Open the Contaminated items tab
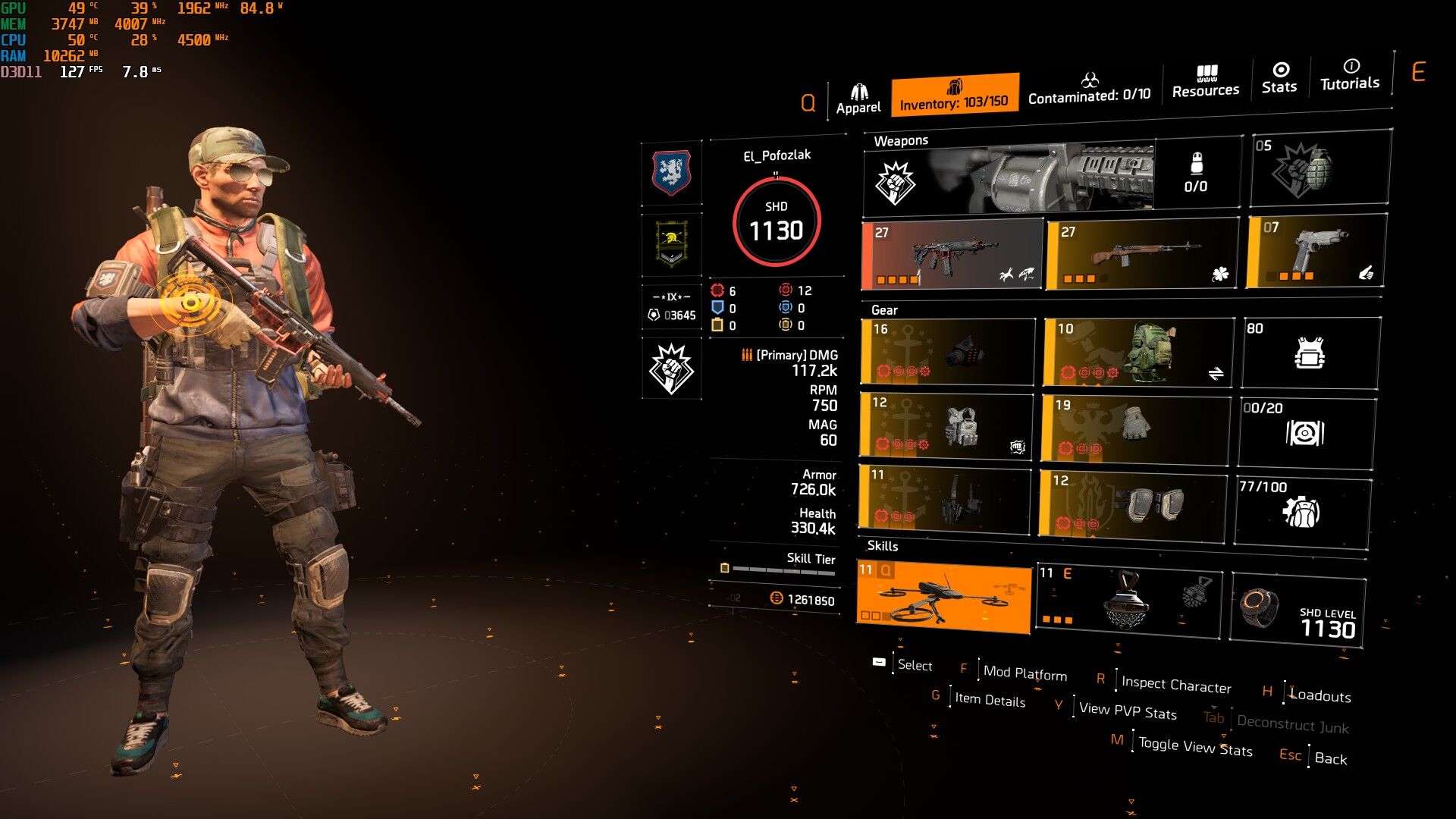The height and width of the screenshot is (819, 1456). [1089, 89]
